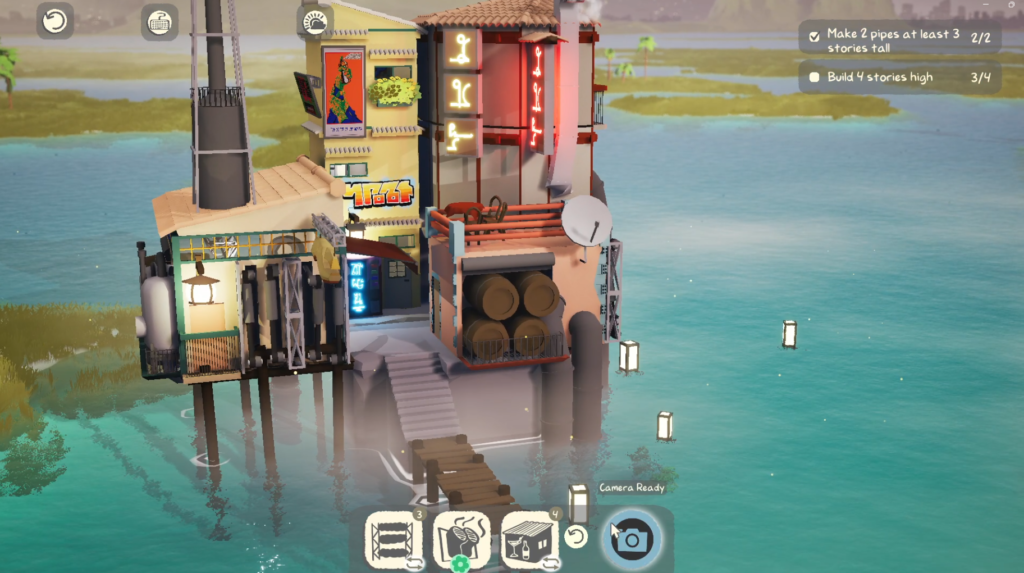Click the small rotate arrow beside the camera

click(x=575, y=538)
